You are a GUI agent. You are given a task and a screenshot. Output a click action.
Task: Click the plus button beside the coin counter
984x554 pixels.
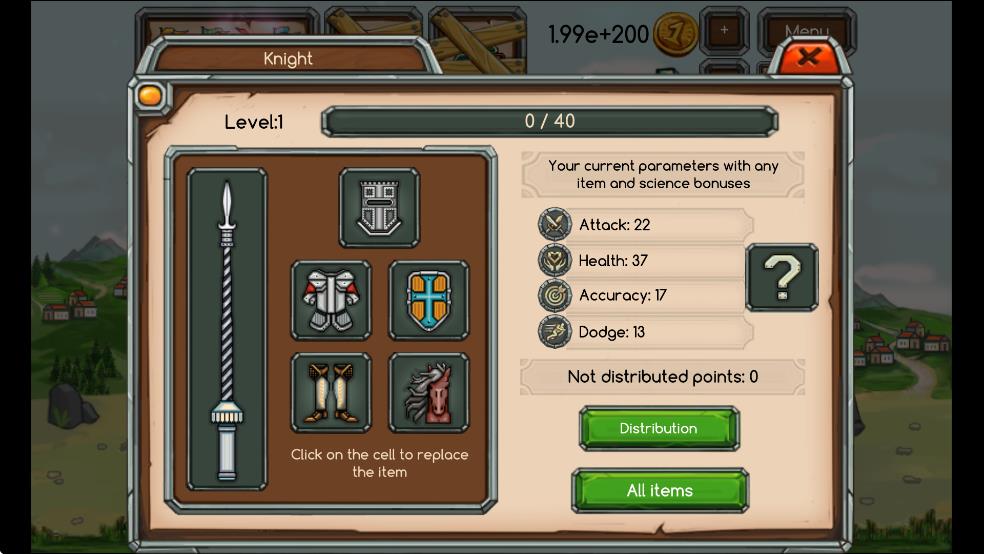(724, 30)
